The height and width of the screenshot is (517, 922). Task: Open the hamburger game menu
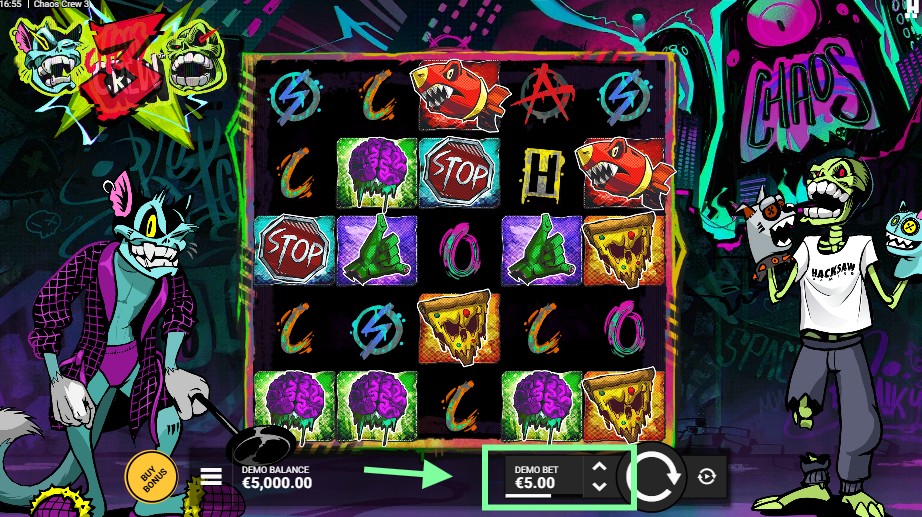211,476
